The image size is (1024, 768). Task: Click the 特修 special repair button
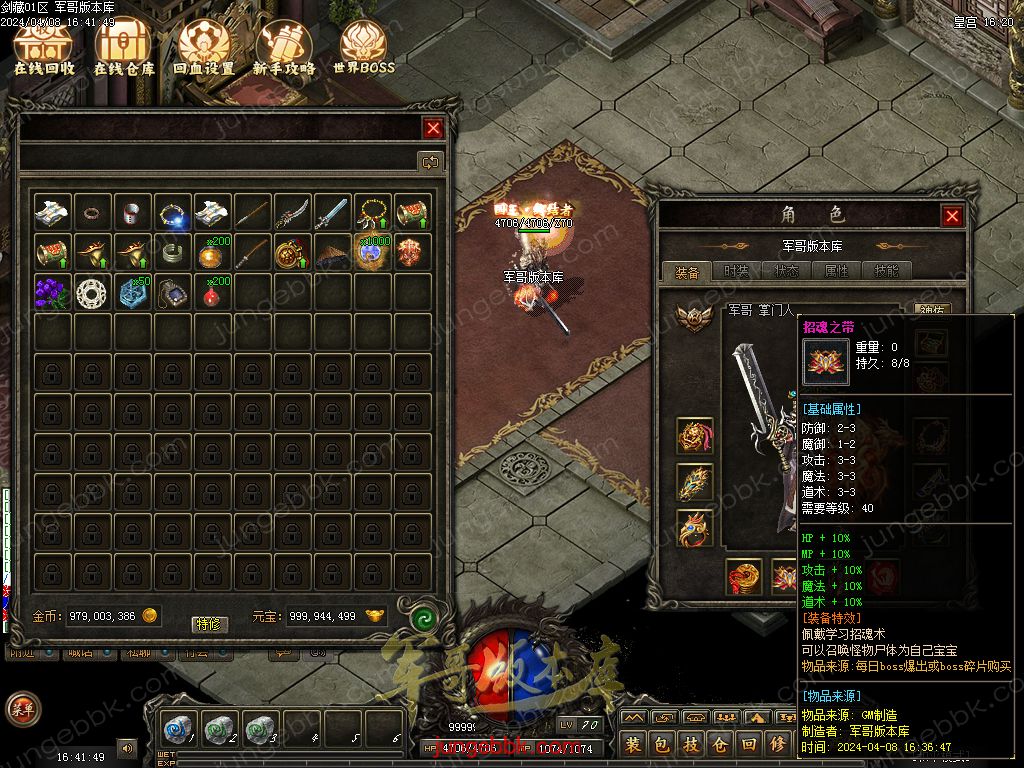(210, 624)
